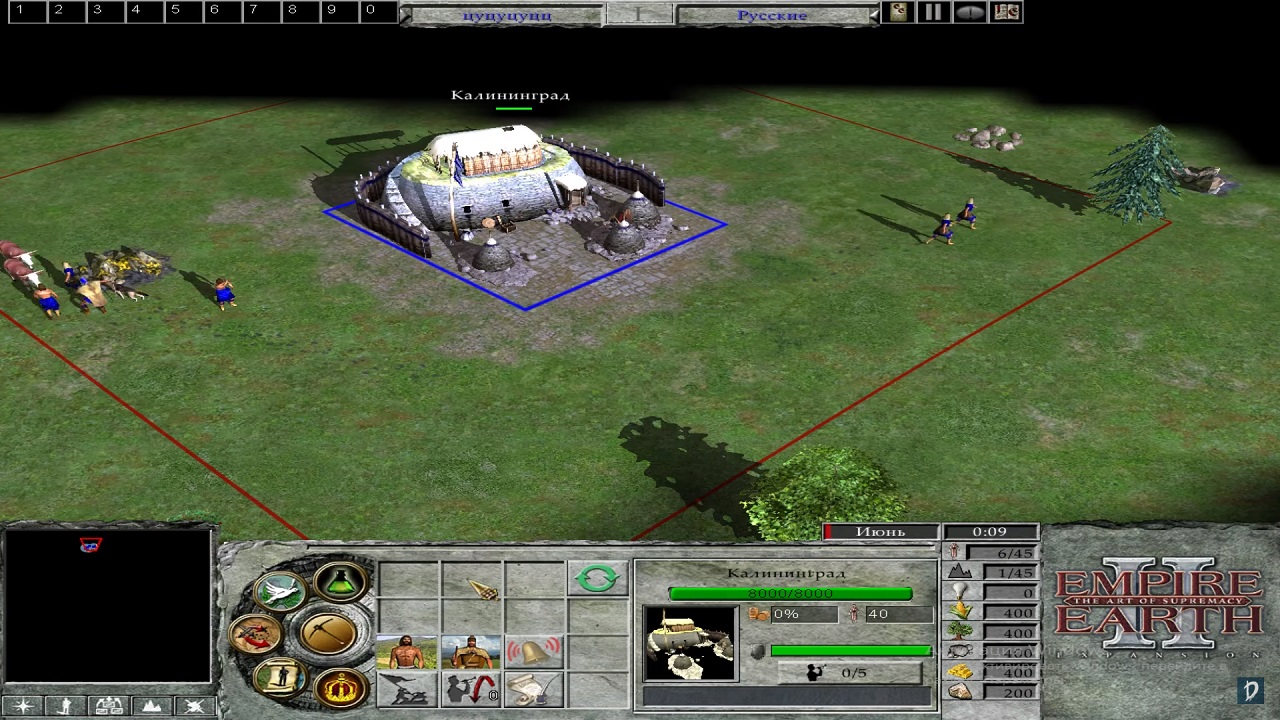The height and width of the screenshot is (720, 1280).
Task: Toggle the mountain terrain minimap filter
Action: pos(151,706)
